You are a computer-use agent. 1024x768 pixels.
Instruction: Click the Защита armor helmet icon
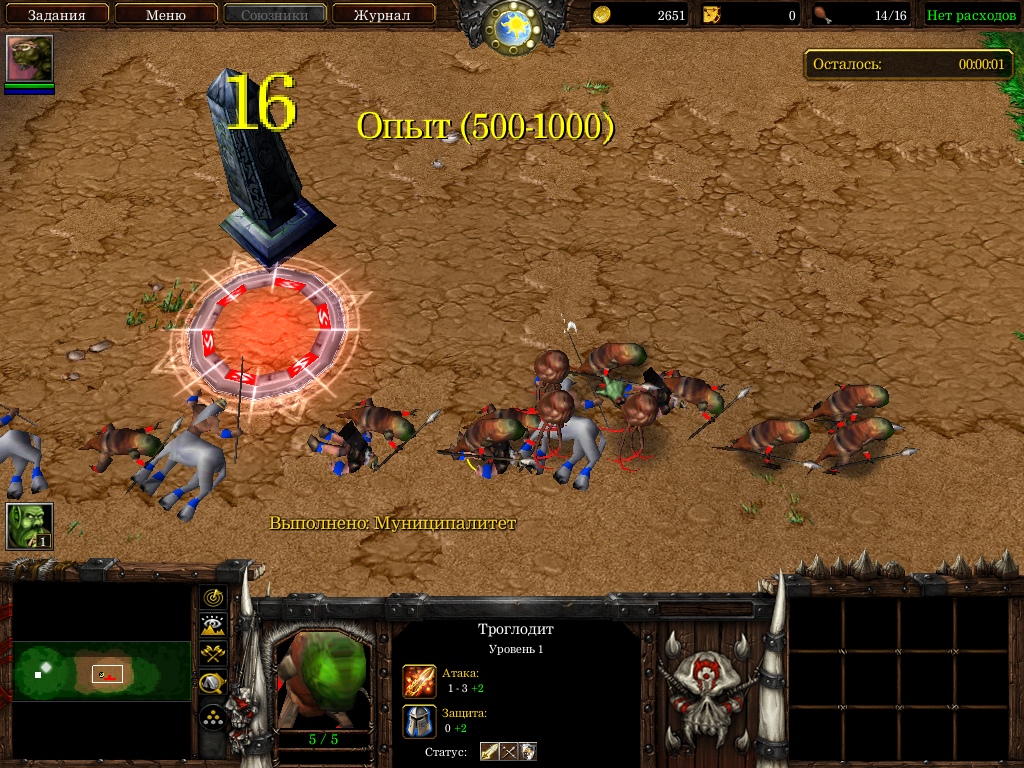(x=419, y=721)
